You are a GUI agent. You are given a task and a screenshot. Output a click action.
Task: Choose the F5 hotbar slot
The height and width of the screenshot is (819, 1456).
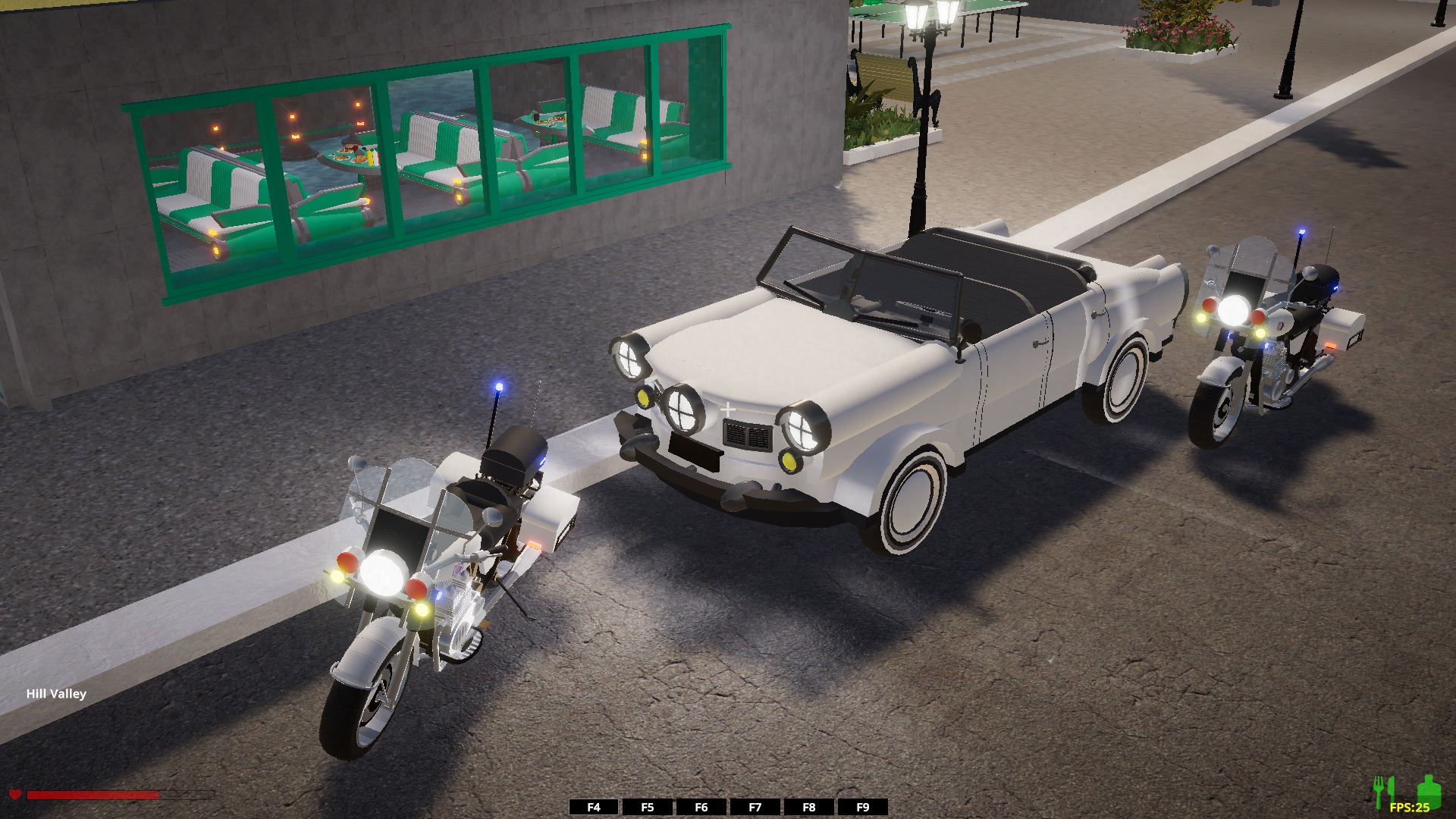[648, 807]
